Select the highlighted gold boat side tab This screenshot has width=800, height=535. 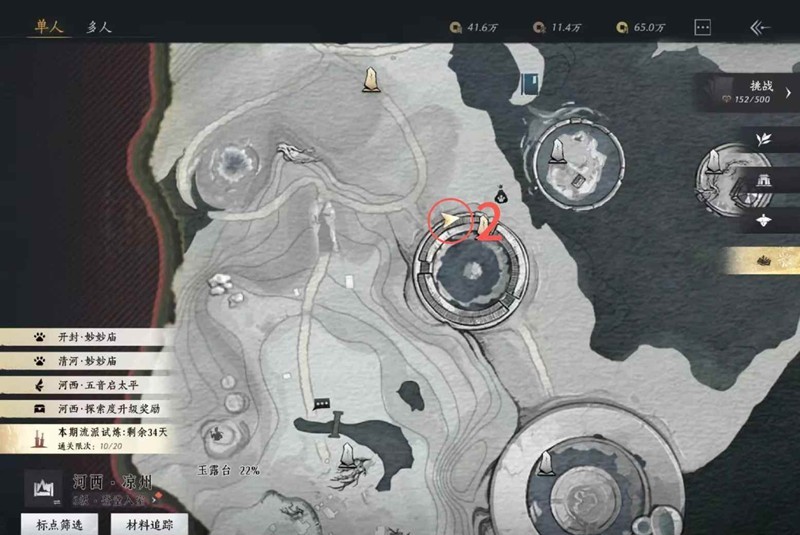764,261
